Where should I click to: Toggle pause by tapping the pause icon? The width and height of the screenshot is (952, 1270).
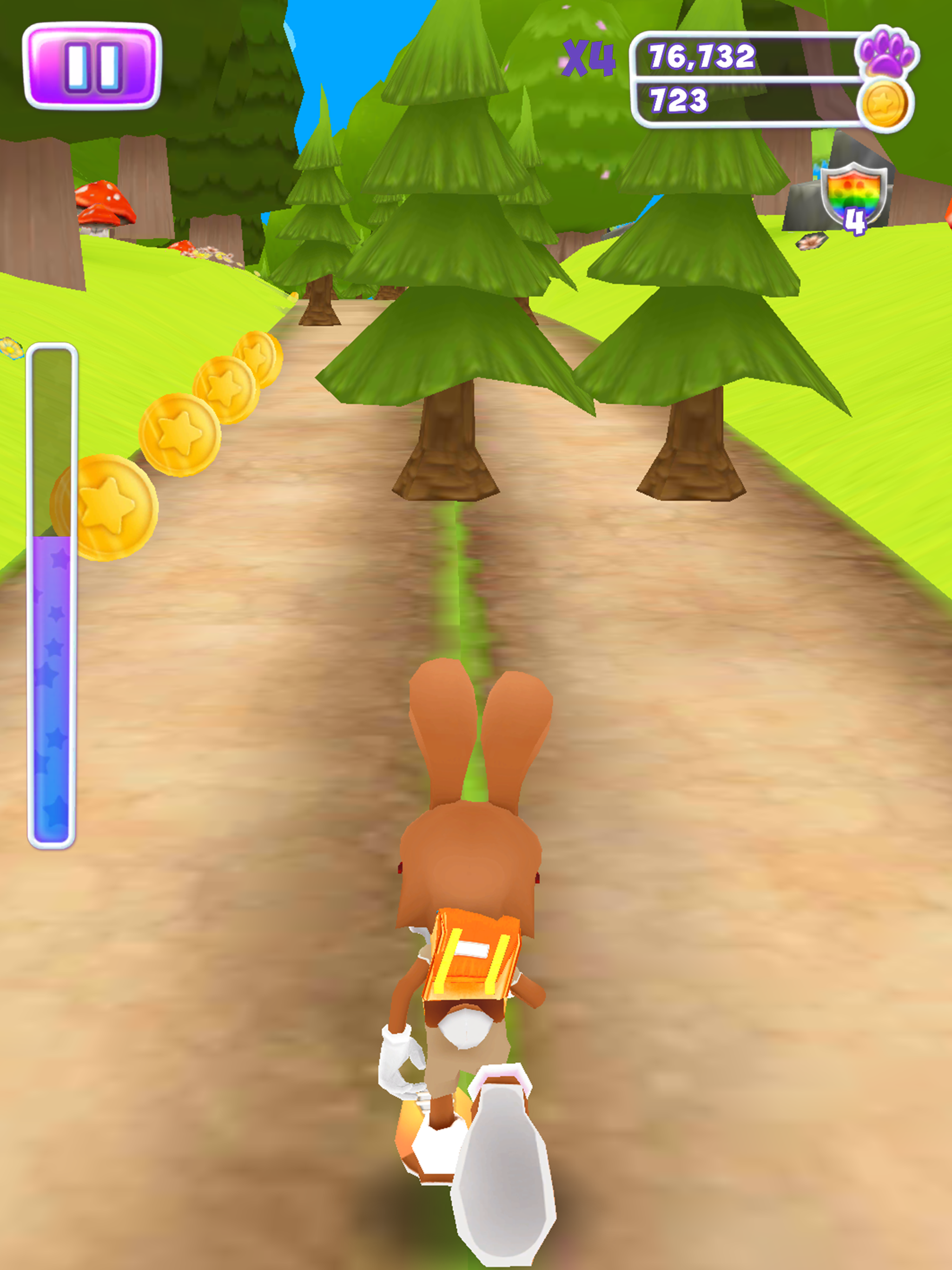click(x=92, y=65)
